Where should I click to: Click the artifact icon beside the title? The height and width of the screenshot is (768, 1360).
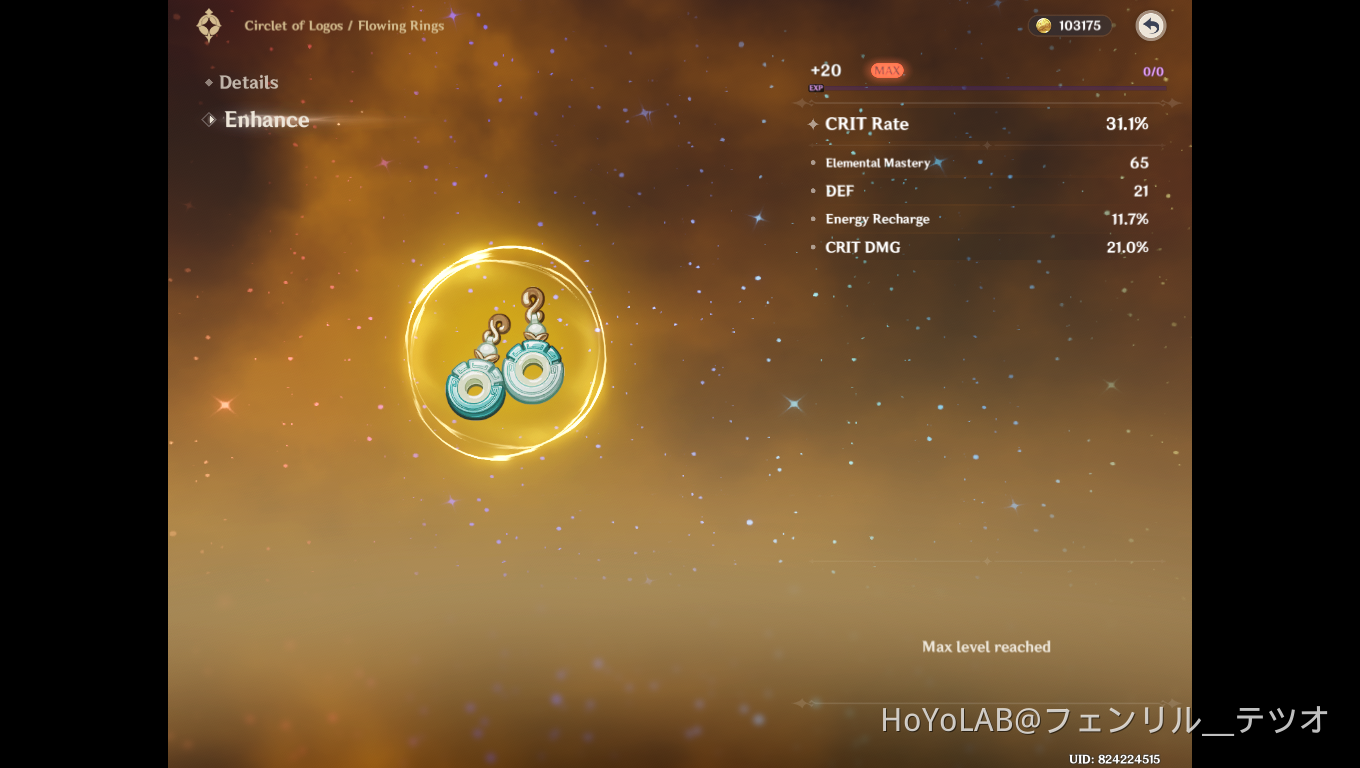click(x=208, y=25)
